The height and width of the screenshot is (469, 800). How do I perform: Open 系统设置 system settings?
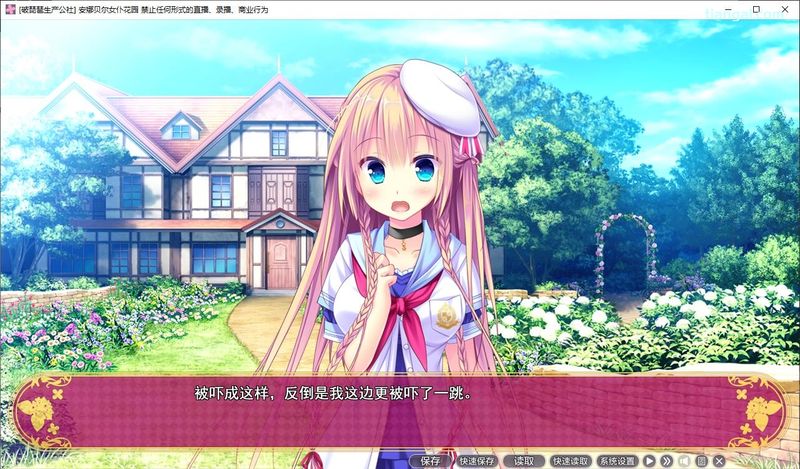(x=618, y=461)
